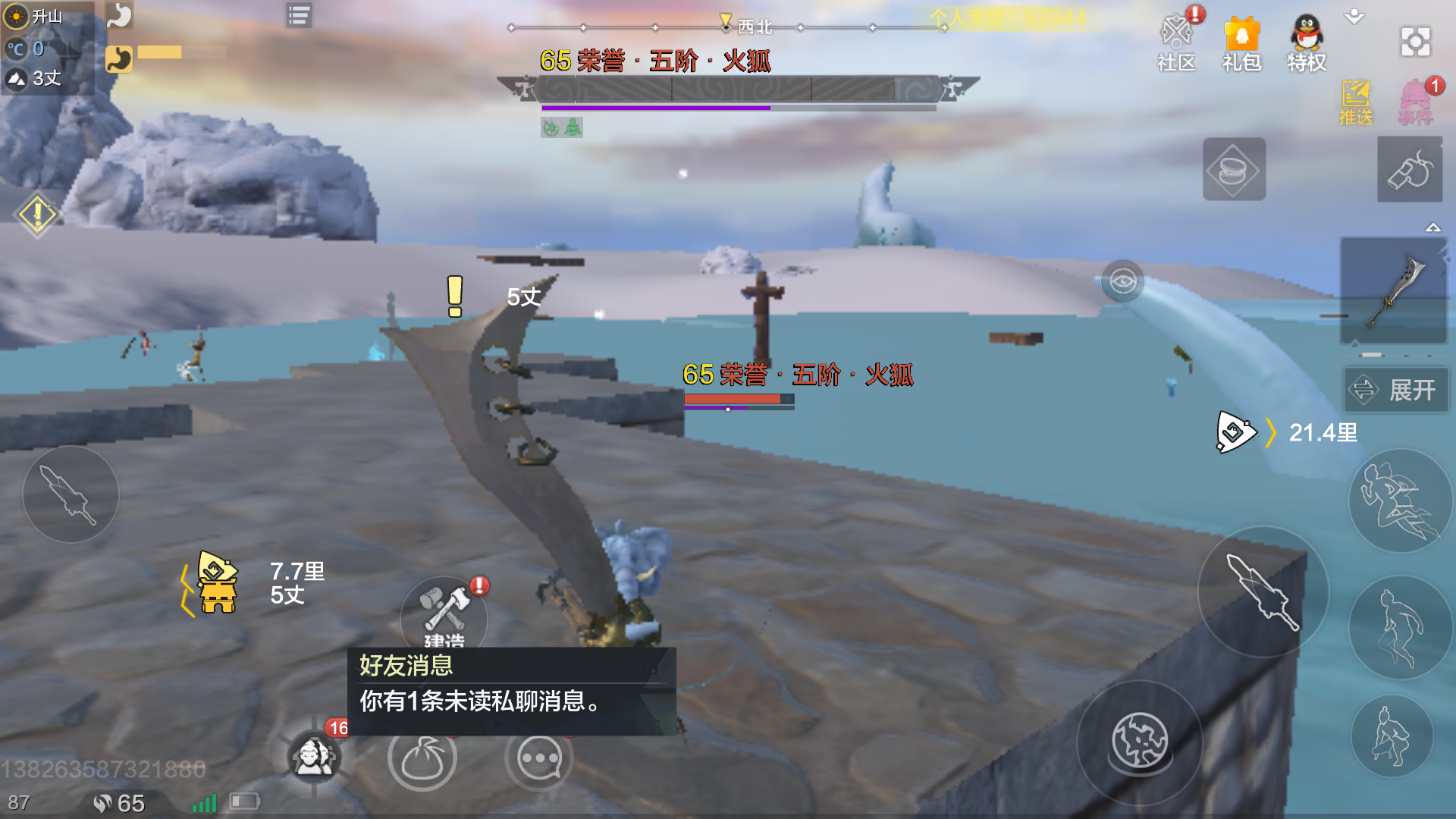Image resolution: width=1456 pixels, height=819 pixels.
Task: Open the 礼包 gift pack
Action: click(x=1241, y=43)
